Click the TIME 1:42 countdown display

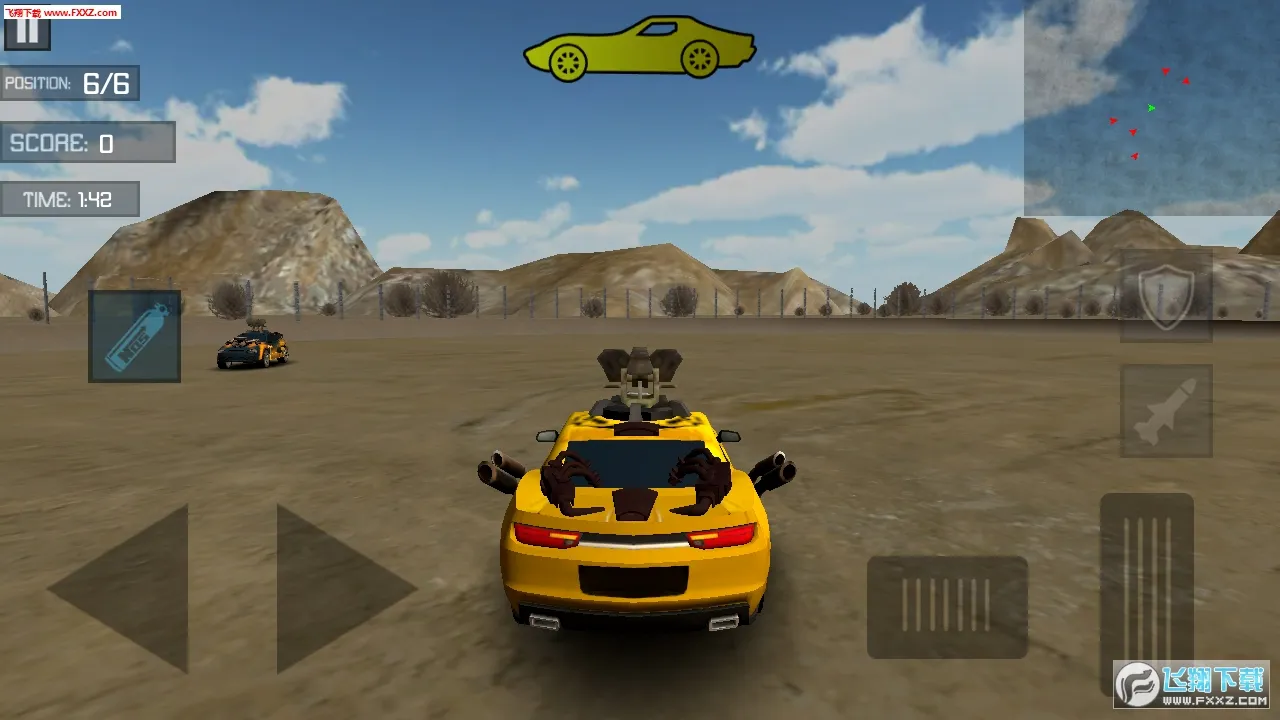pyautogui.click(x=70, y=199)
